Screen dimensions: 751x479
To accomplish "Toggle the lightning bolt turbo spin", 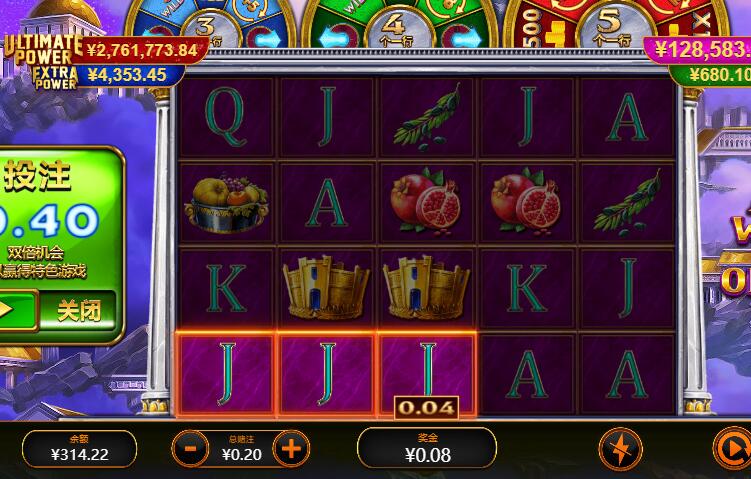I will click(621, 449).
